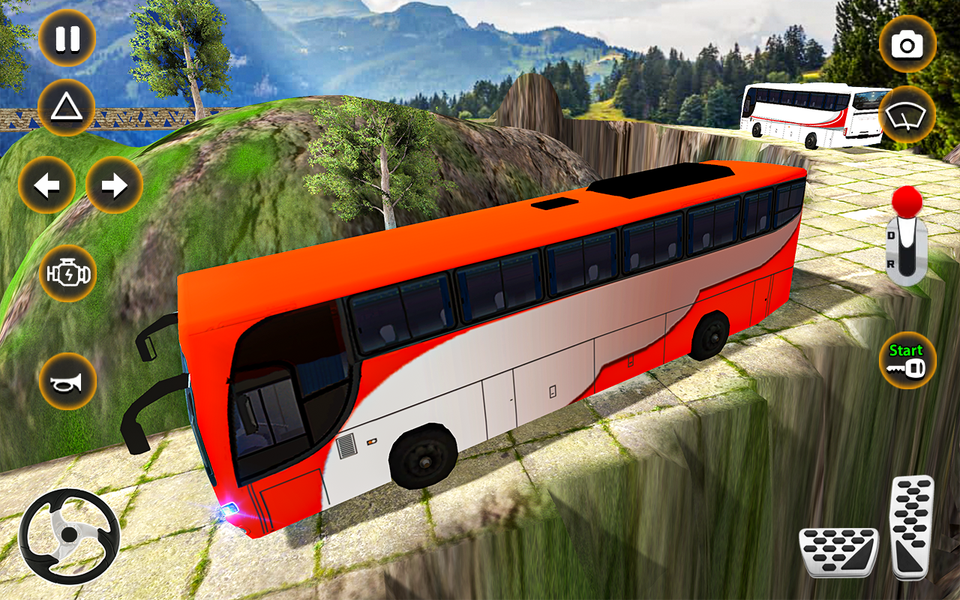
Task: Activate the right turn arrow
Action: 114,185
